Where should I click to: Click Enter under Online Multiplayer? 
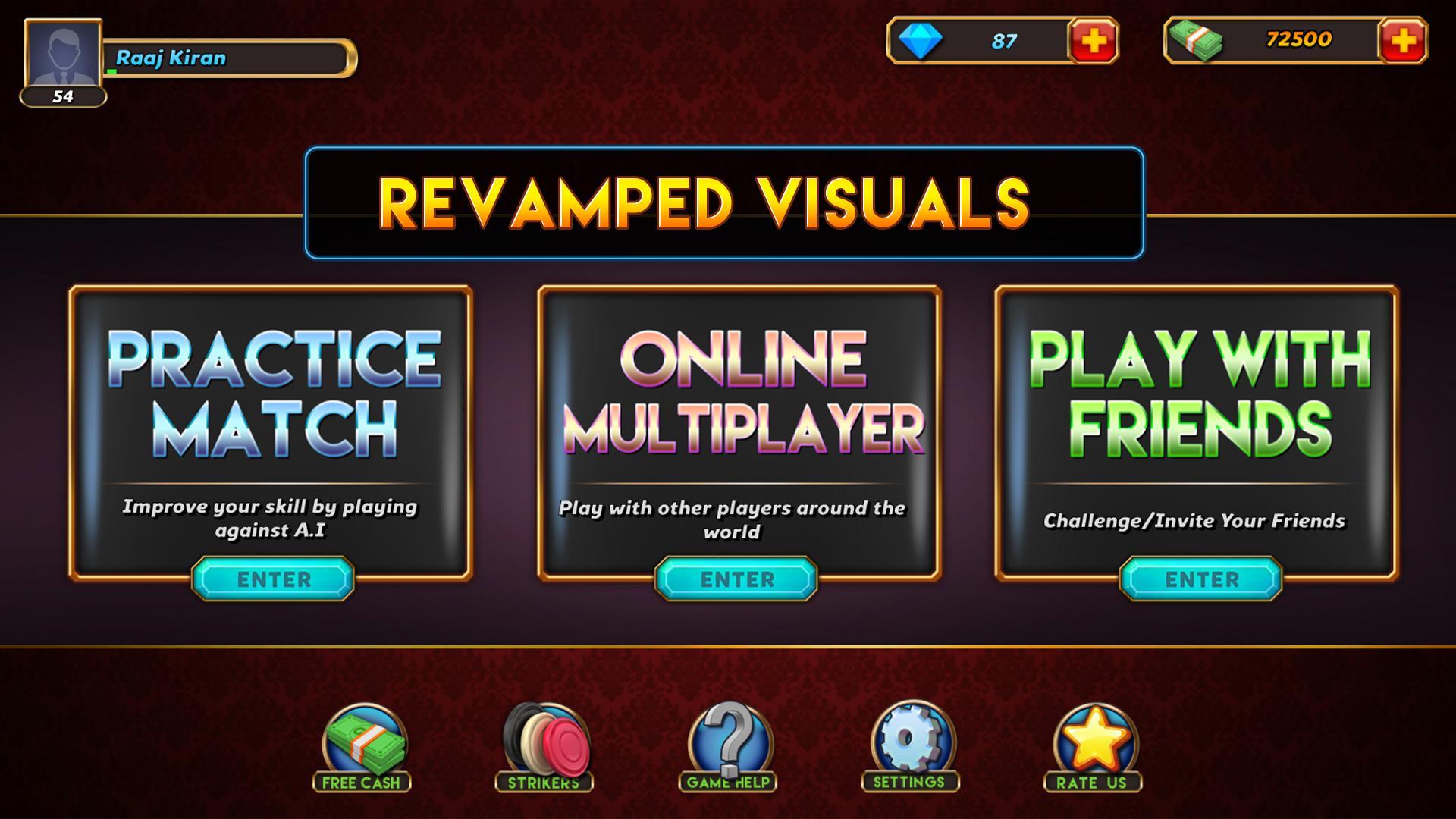click(x=736, y=579)
